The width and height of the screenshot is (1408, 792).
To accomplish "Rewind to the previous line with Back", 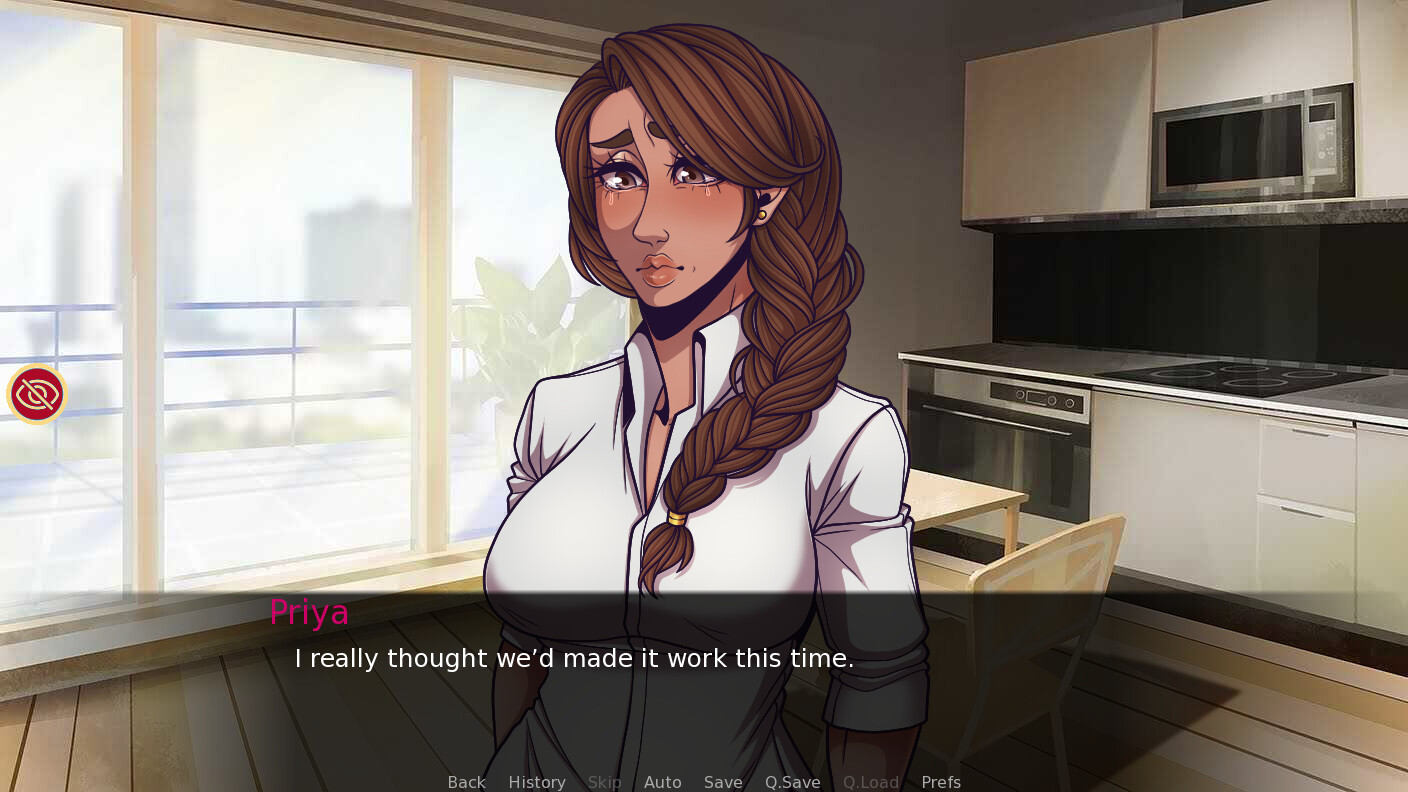I will [465, 782].
